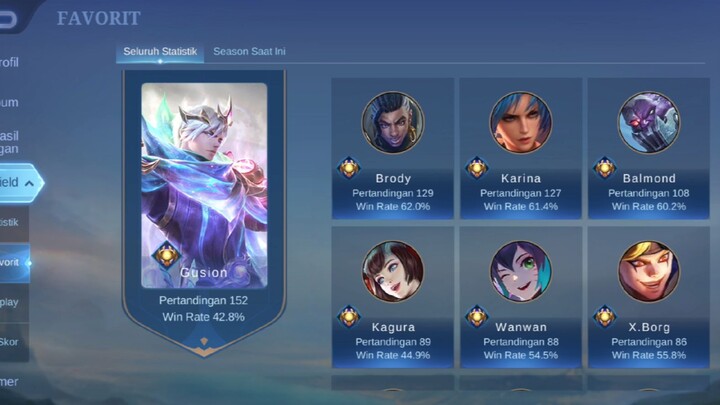This screenshot has height=405, width=720.
Task: Open the Replay sidebar entry
Action: (12, 302)
